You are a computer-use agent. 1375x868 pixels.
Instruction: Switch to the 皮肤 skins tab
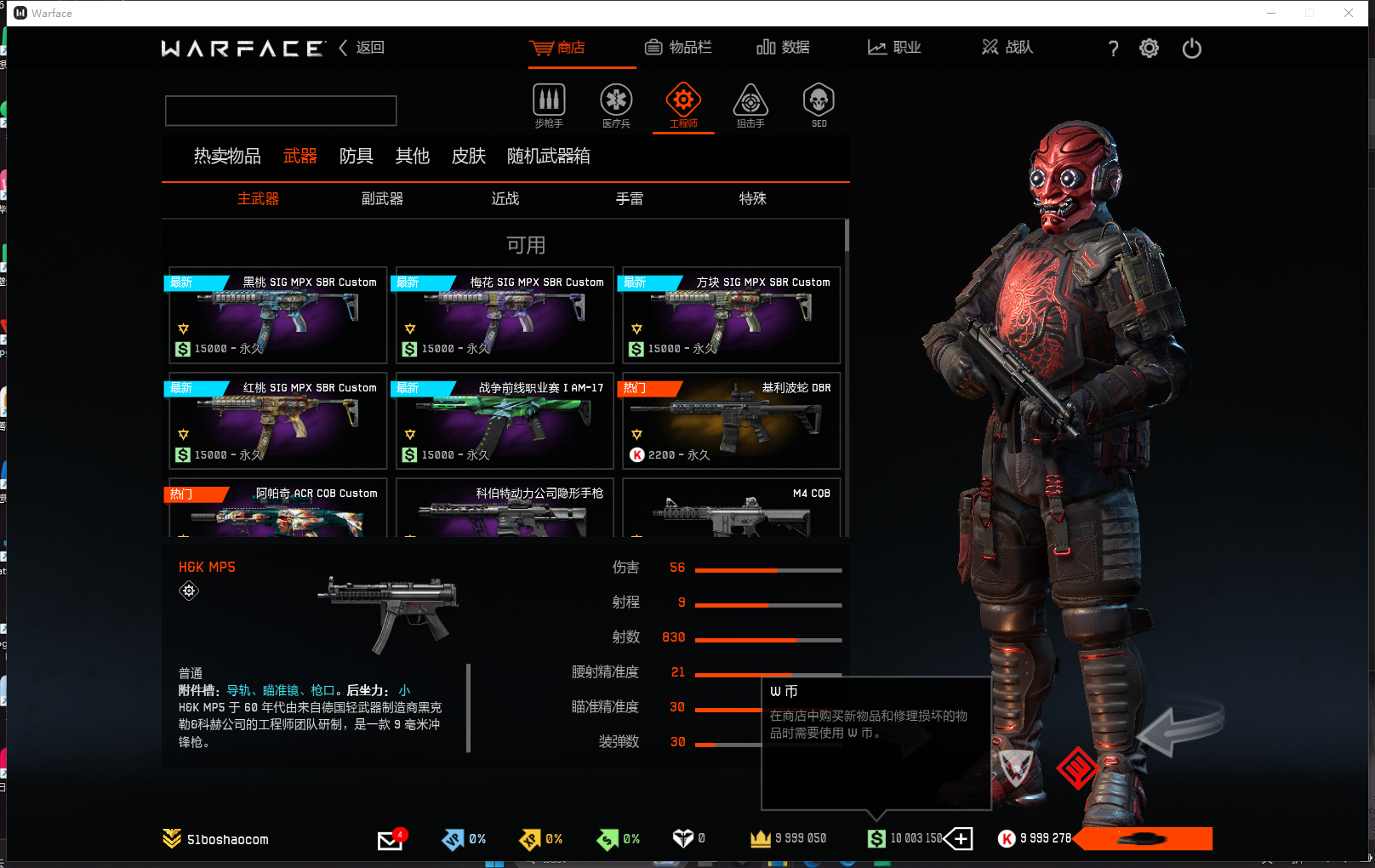click(x=468, y=157)
